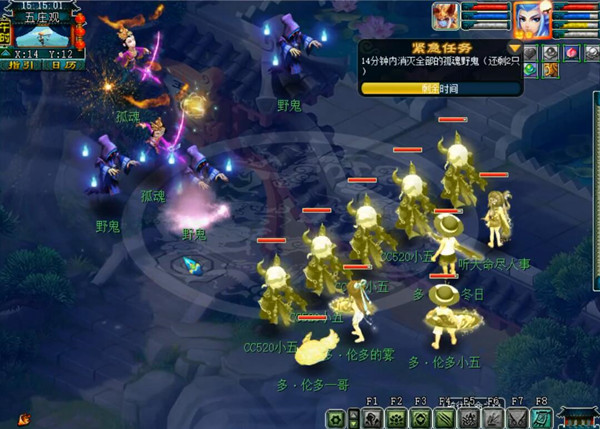The image size is (600, 429).
Task: Open the 日历 calendar button
Action: coord(62,65)
